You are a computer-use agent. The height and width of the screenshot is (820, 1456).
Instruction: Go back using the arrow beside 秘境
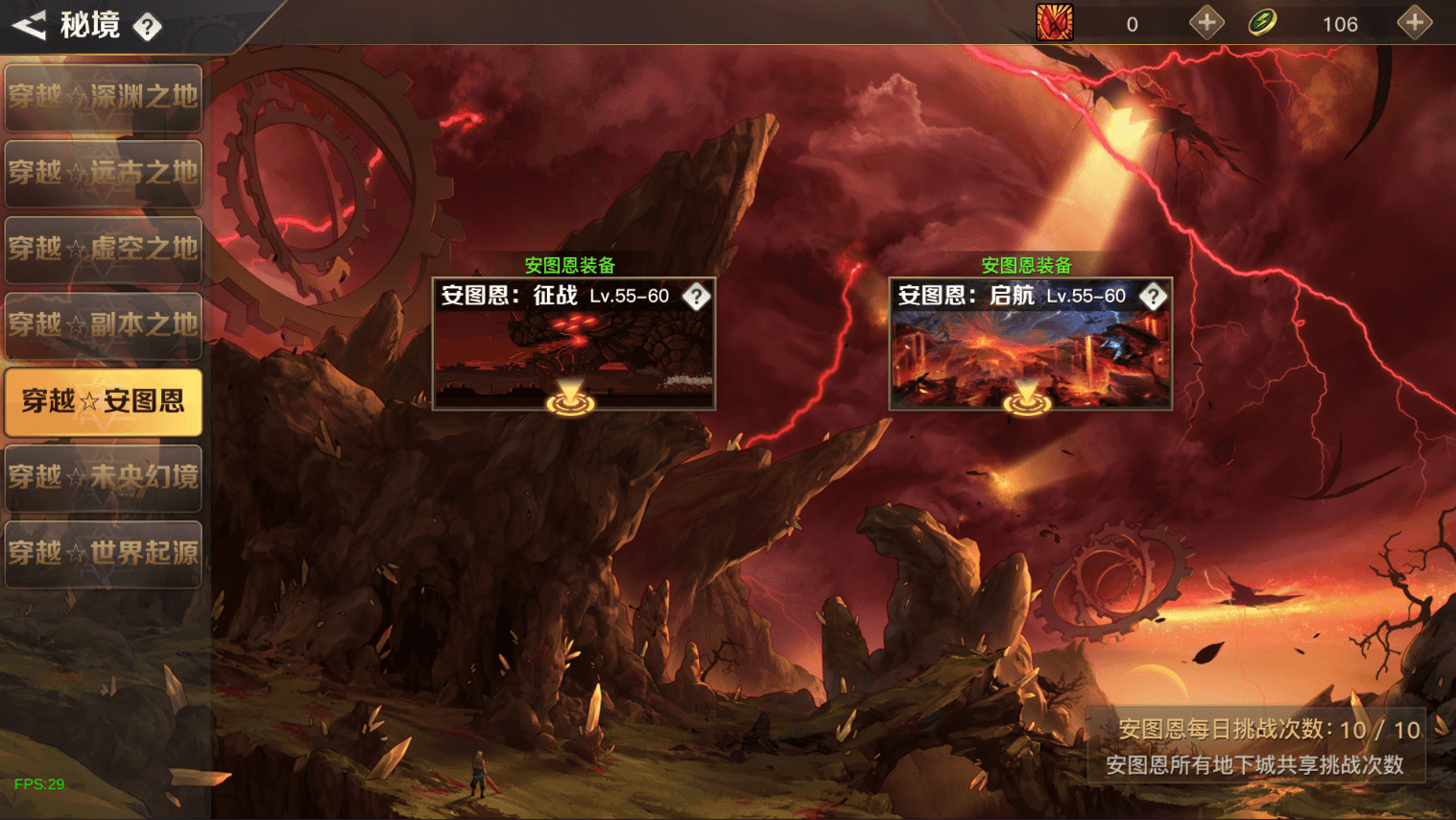[x=29, y=25]
